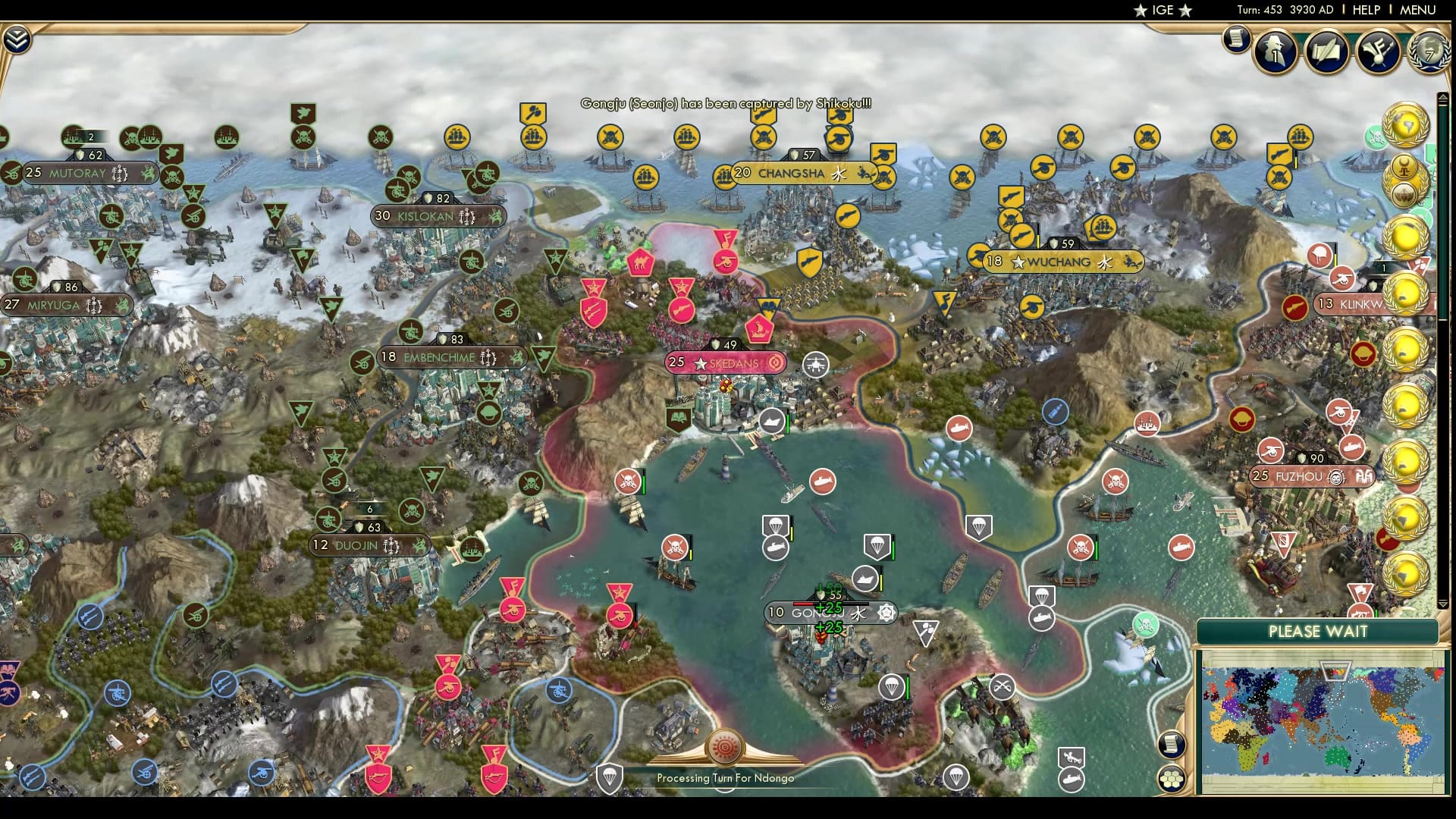Viewport: 1456px width, 819px height.
Task: Open the World Congress globe notification showing 7
Action: pos(1428,53)
